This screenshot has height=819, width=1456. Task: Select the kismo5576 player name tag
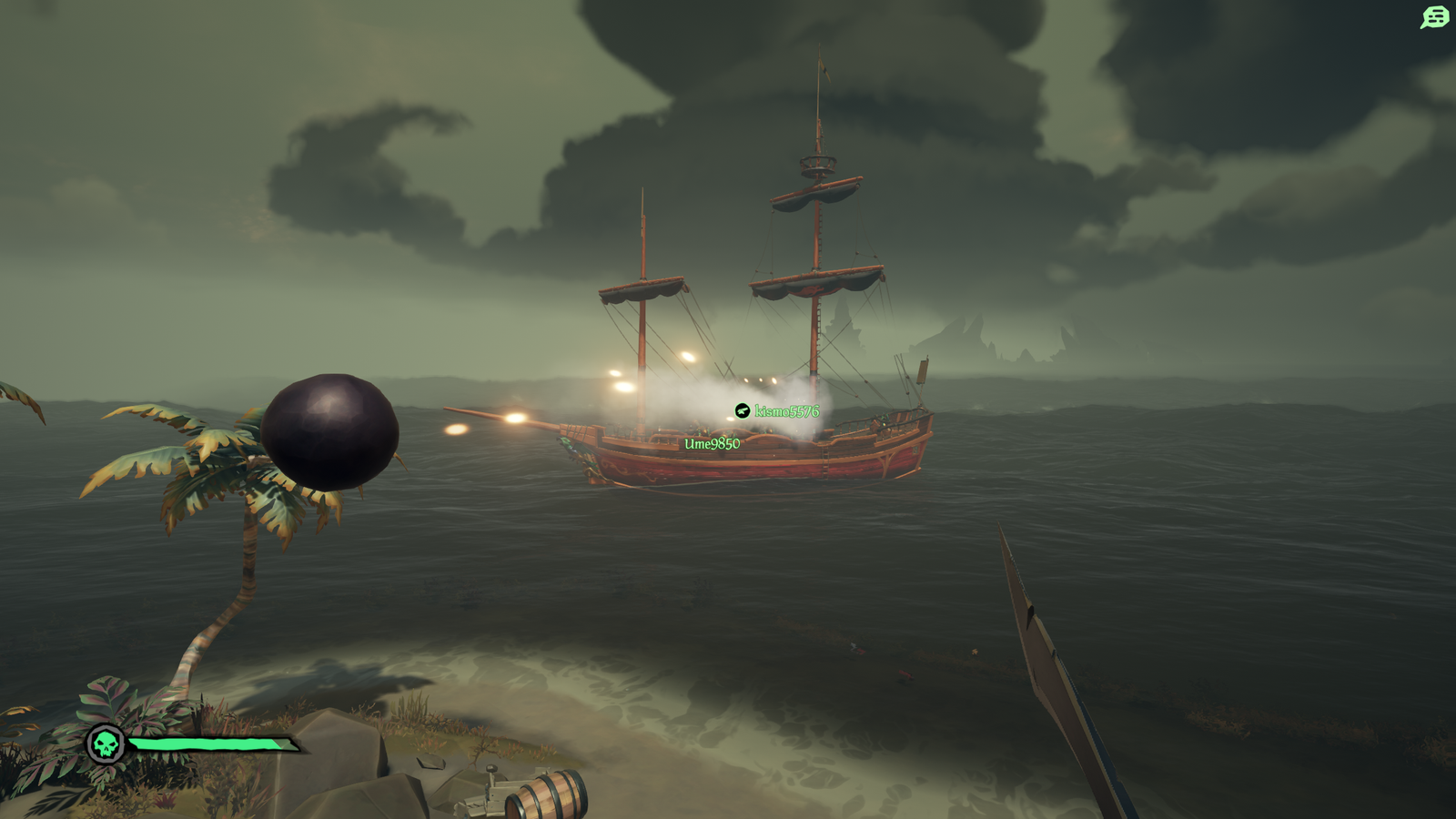pyautogui.click(x=786, y=411)
